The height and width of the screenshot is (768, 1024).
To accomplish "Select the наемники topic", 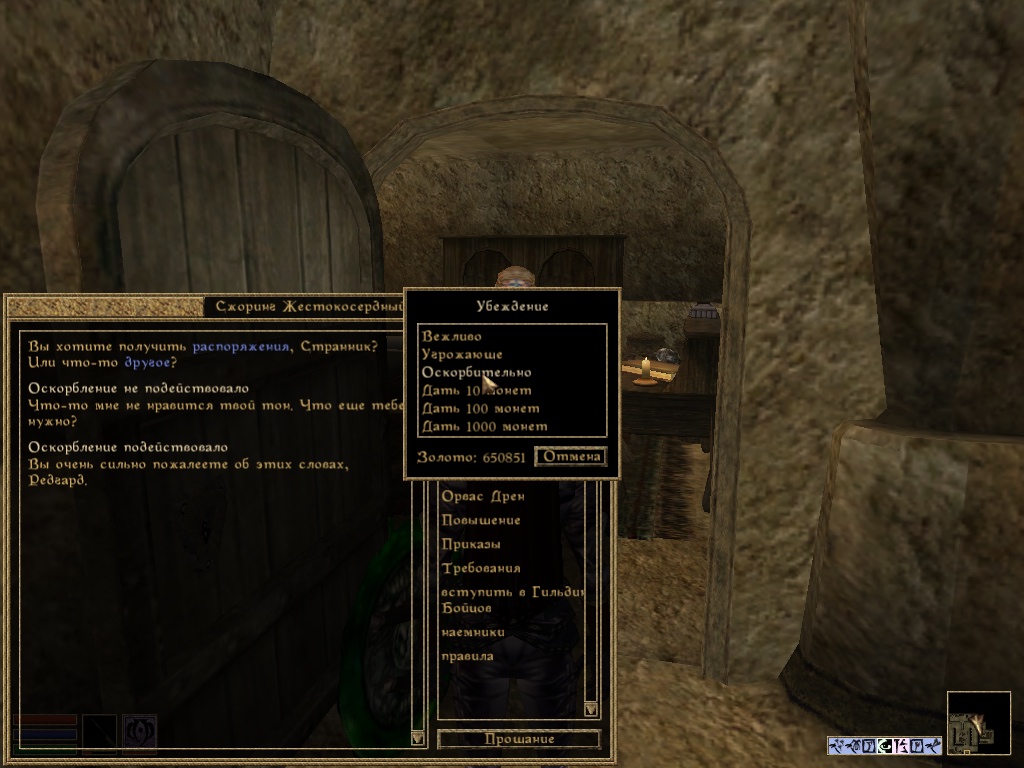I will (473, 633).
